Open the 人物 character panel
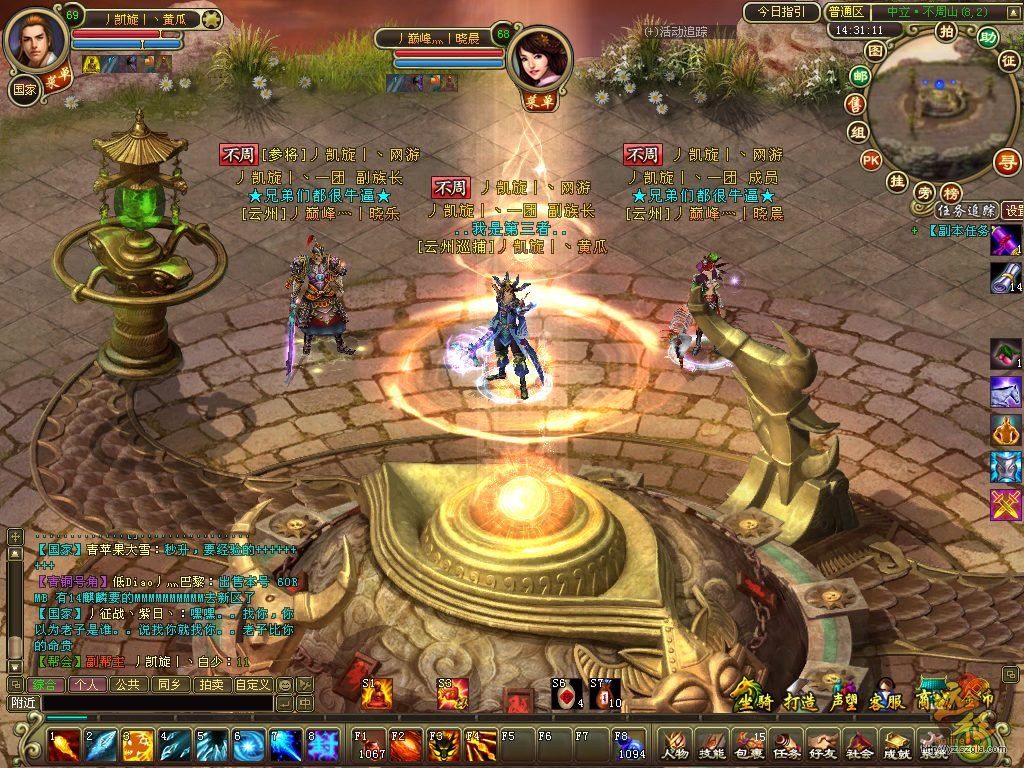 pos(673,745)
